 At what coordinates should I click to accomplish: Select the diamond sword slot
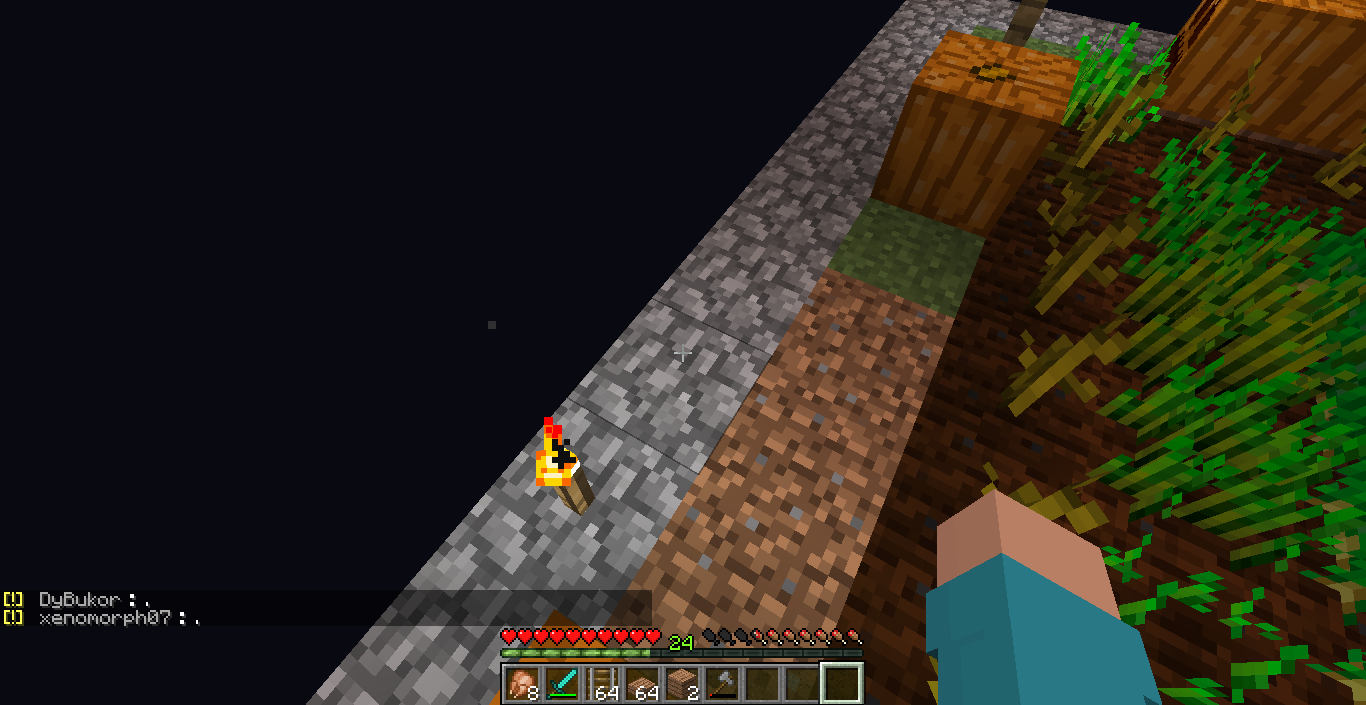coord(561,684)
